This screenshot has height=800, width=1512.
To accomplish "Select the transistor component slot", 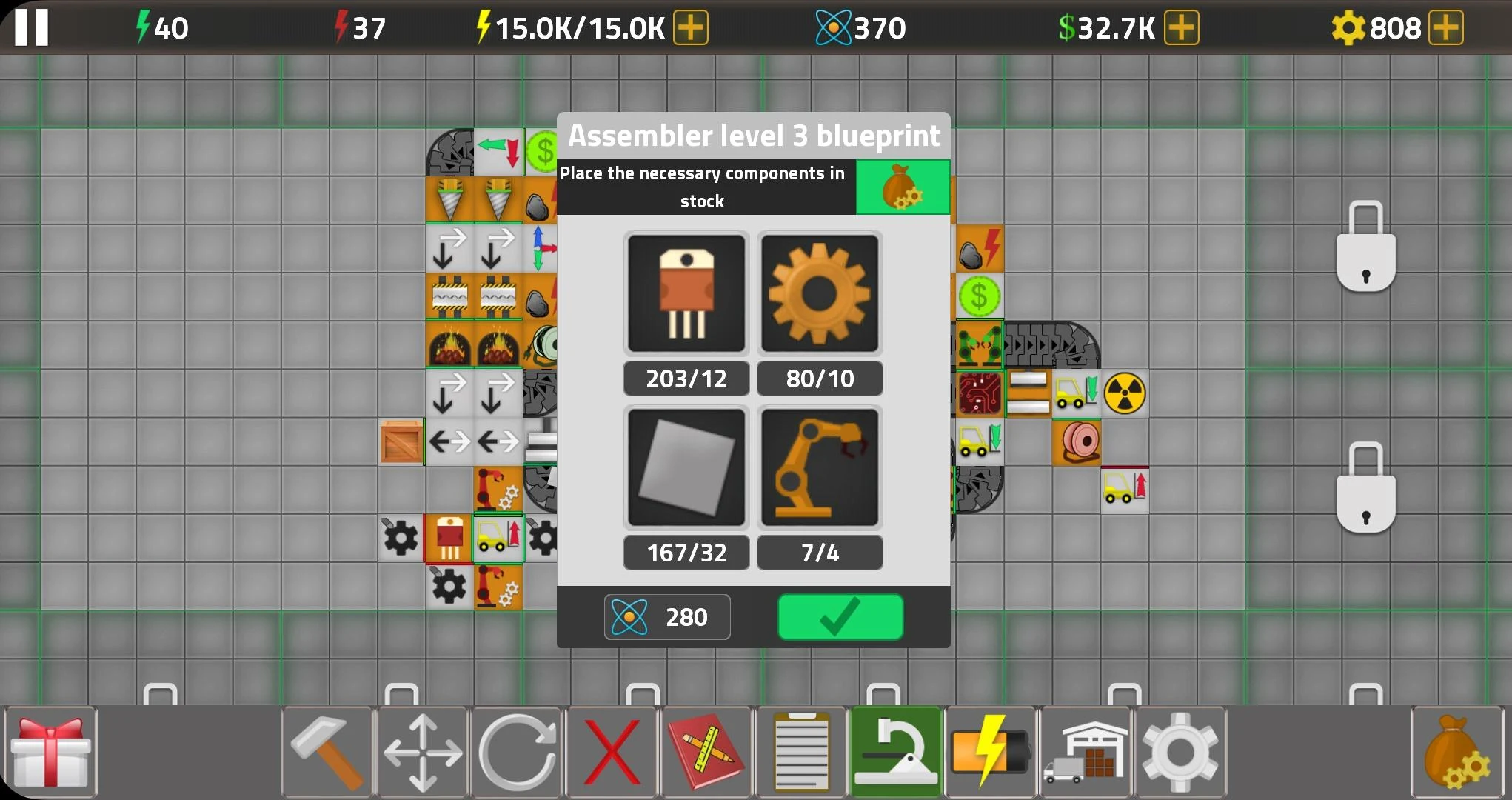I will click(686, 293).
